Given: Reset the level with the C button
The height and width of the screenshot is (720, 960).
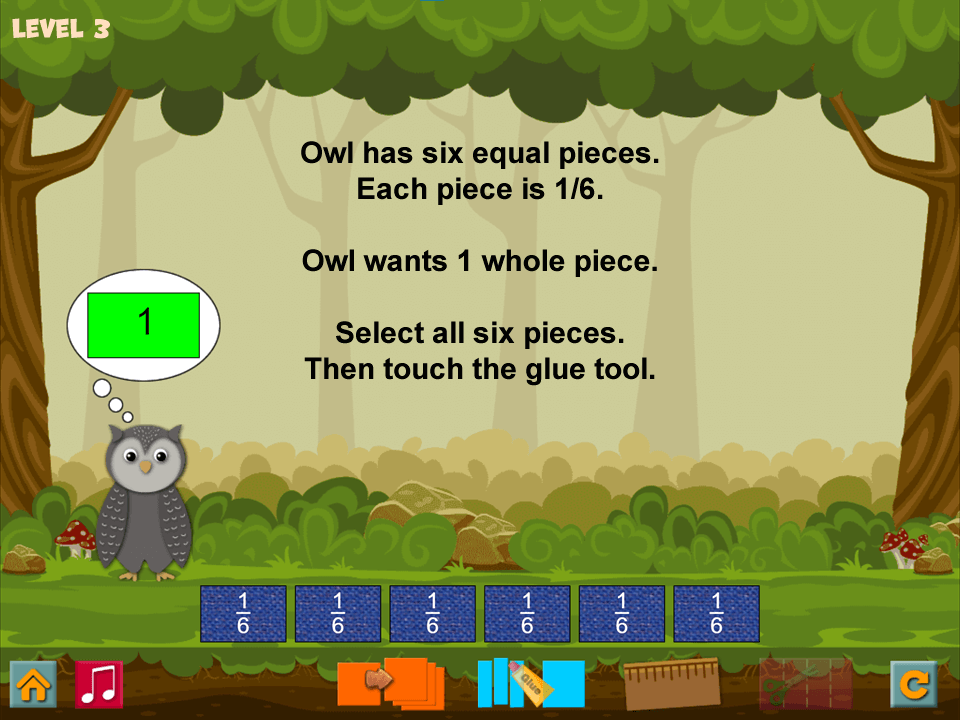Looking at the screenshot, I should 913,684.
